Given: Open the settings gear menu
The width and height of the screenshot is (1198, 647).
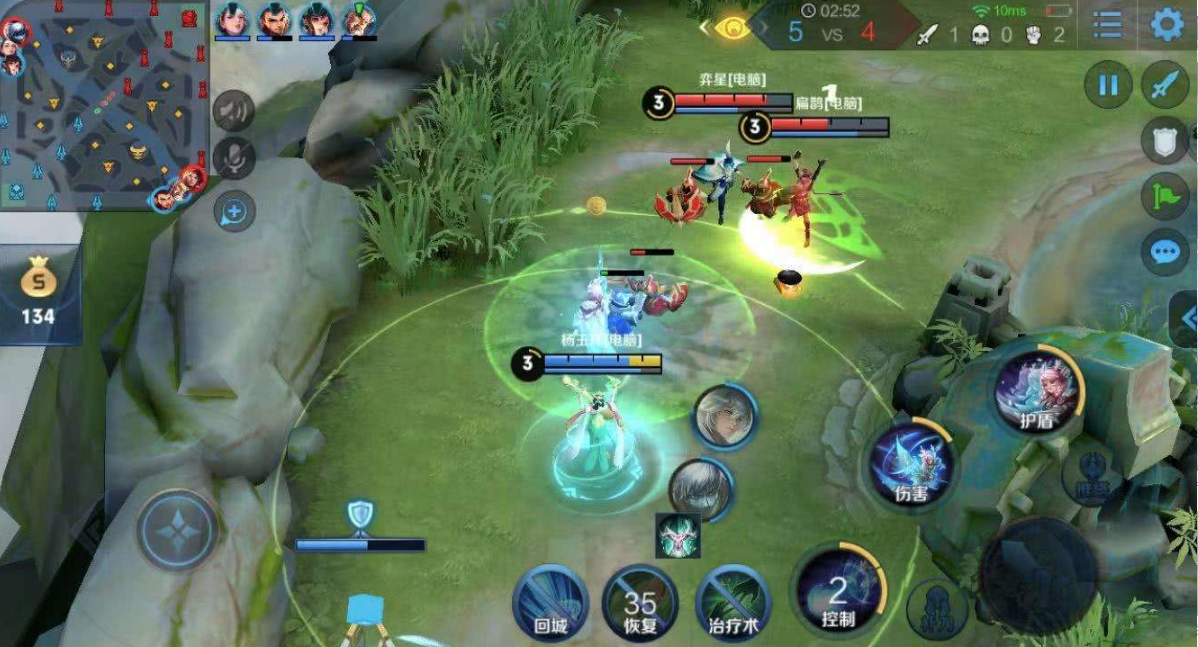Looking at the screenshot, I should [1166, 24].
